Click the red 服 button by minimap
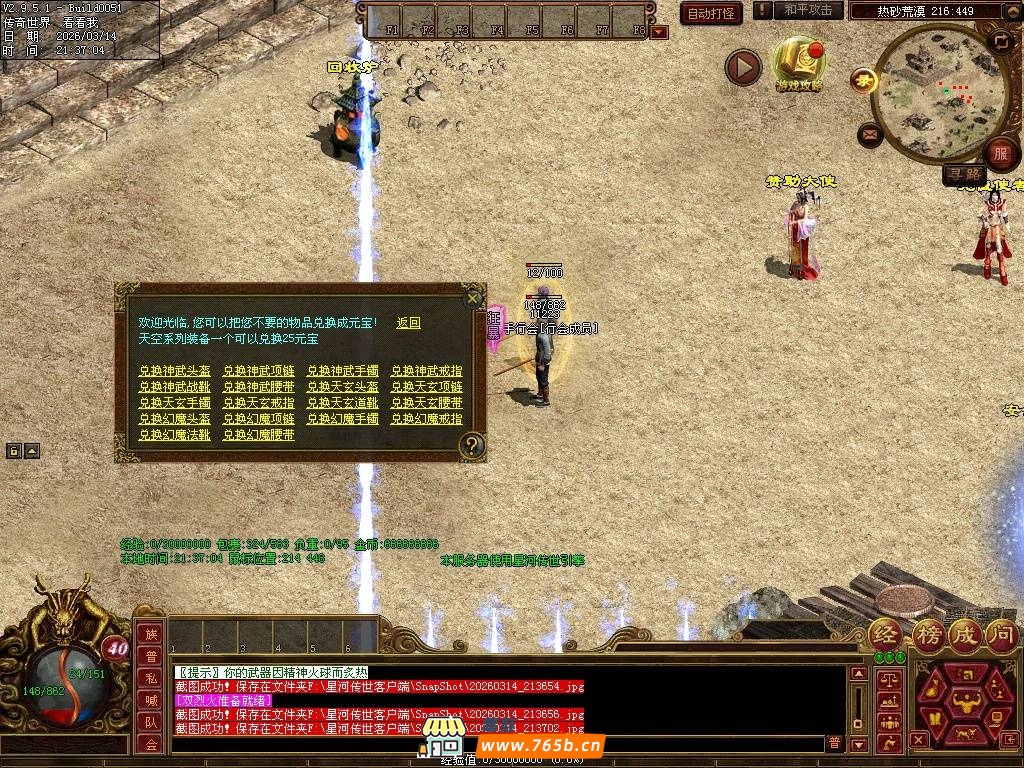Image resolution: width=1024 pixels, height=768 pixels. coord(999,153)
